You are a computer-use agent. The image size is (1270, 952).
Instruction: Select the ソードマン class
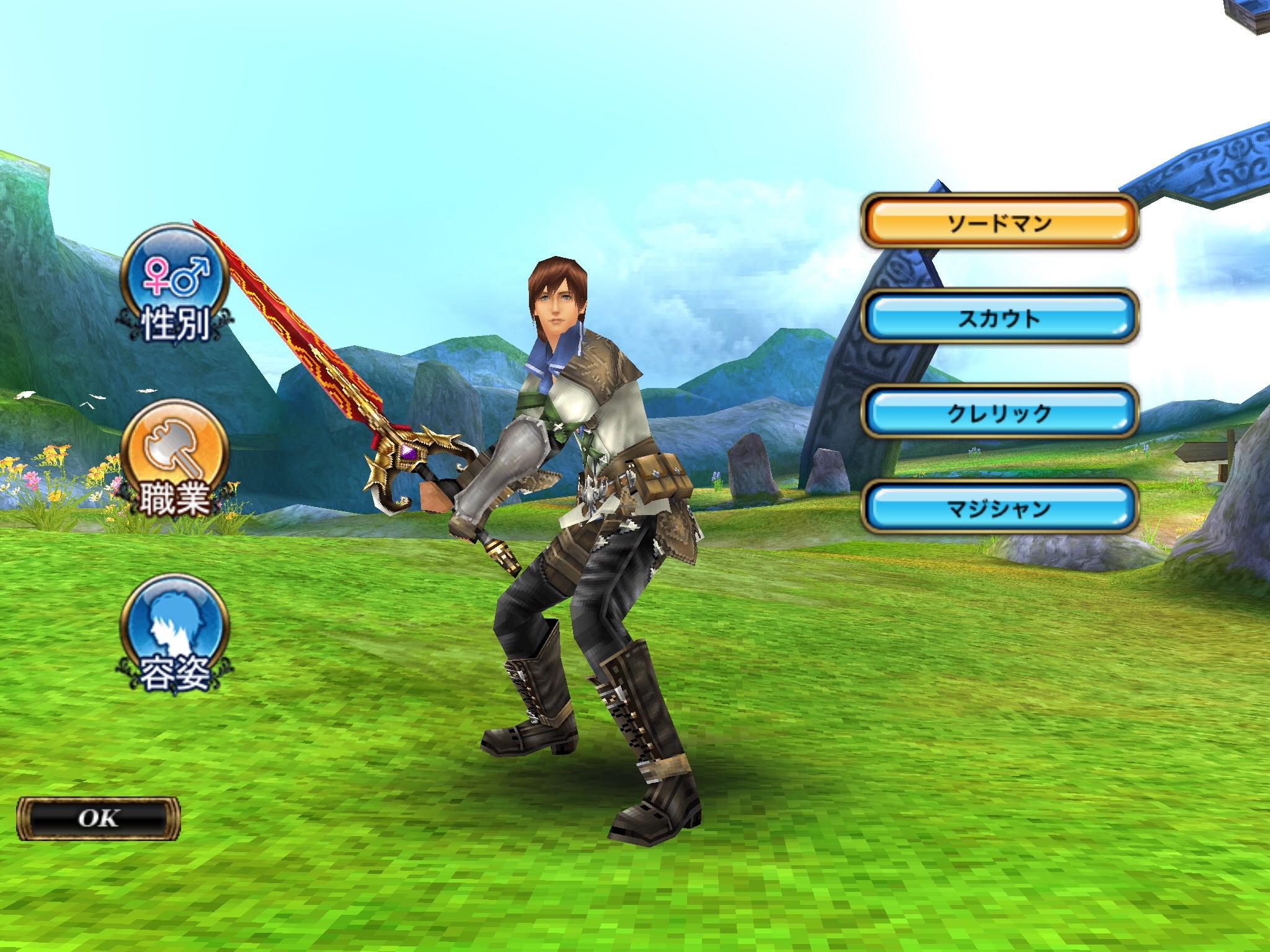[1000, 222]
